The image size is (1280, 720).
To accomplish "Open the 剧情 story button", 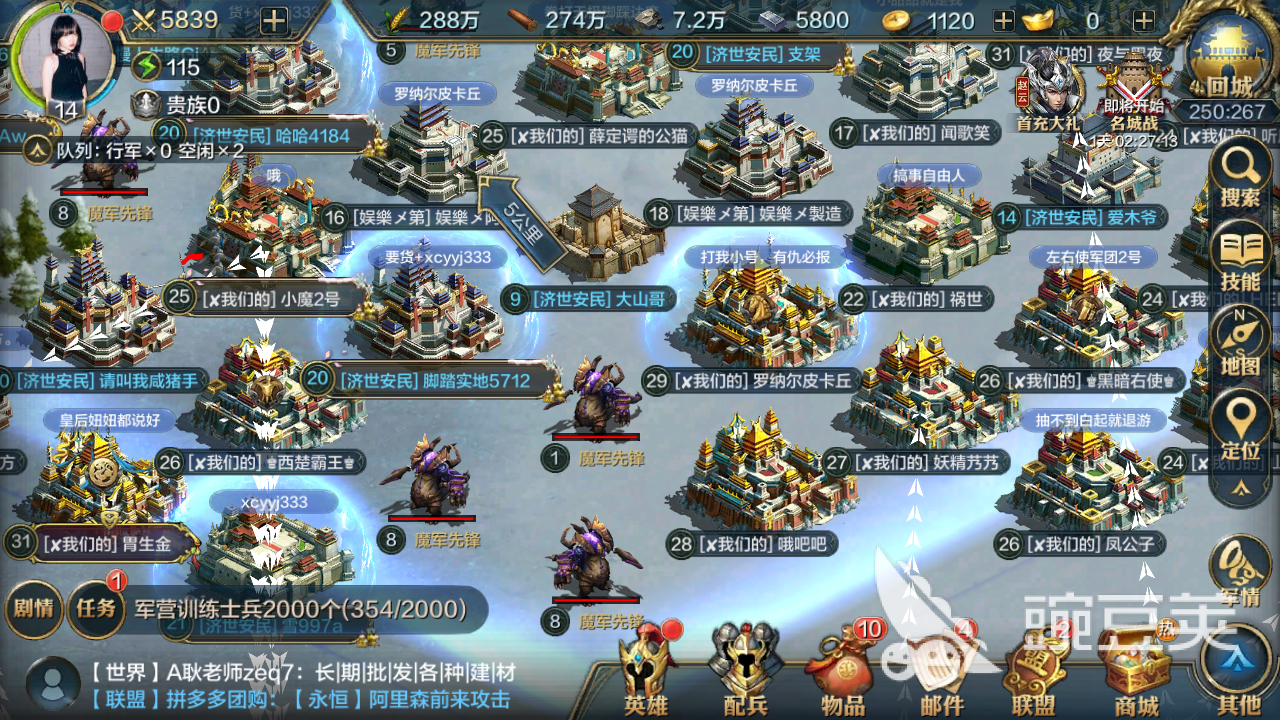I will [33, 607].
